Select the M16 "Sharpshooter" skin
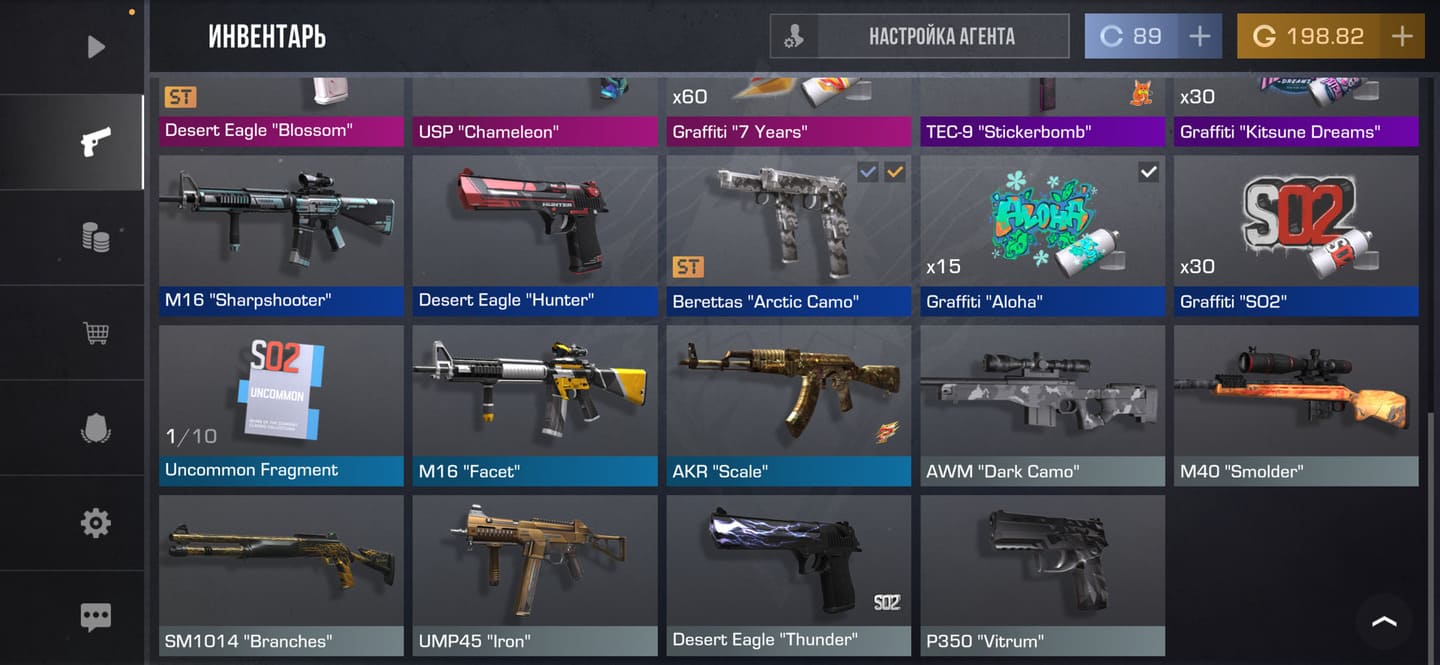Viewport: 1440px width, 665px height. [281, 235]
